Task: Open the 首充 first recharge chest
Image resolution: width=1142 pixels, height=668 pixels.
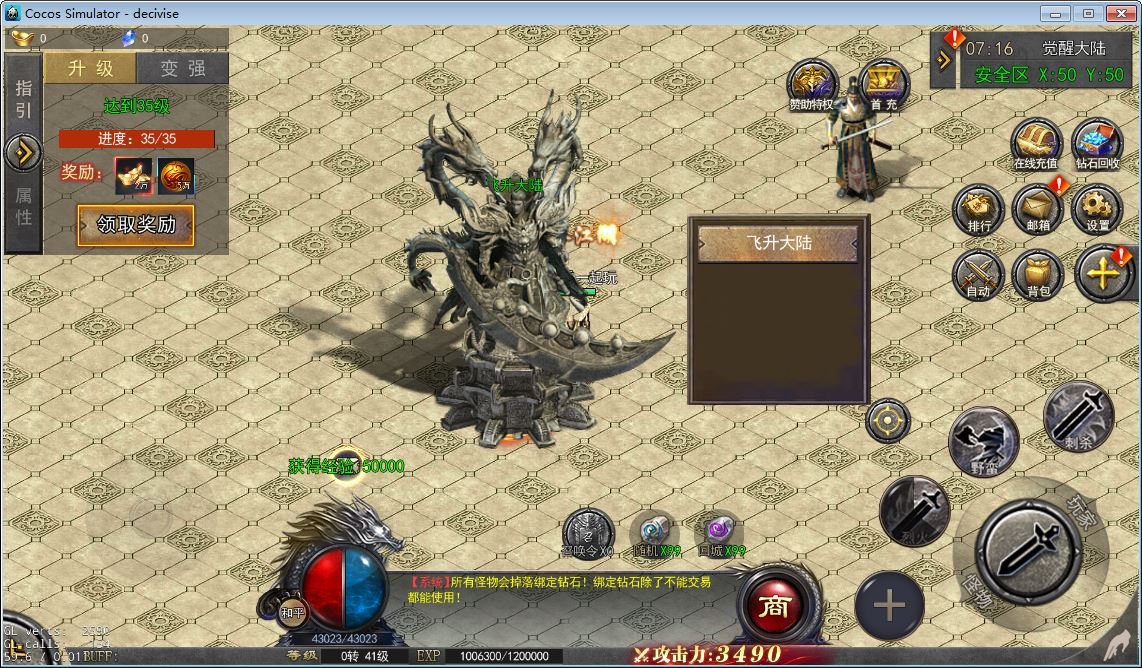Action: (883, 83)
